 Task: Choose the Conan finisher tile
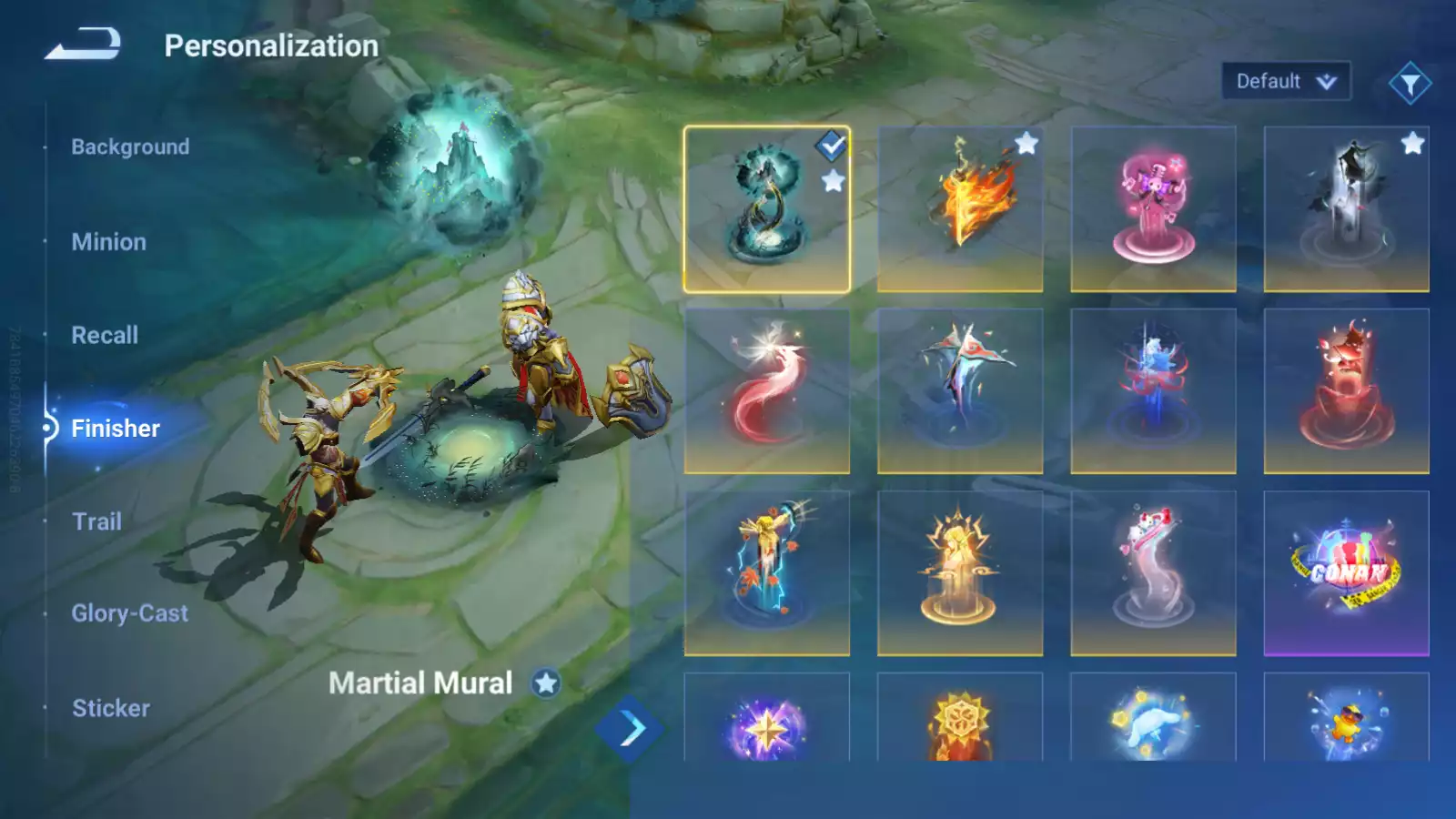pyautogui.click(x=1346, y=573)
